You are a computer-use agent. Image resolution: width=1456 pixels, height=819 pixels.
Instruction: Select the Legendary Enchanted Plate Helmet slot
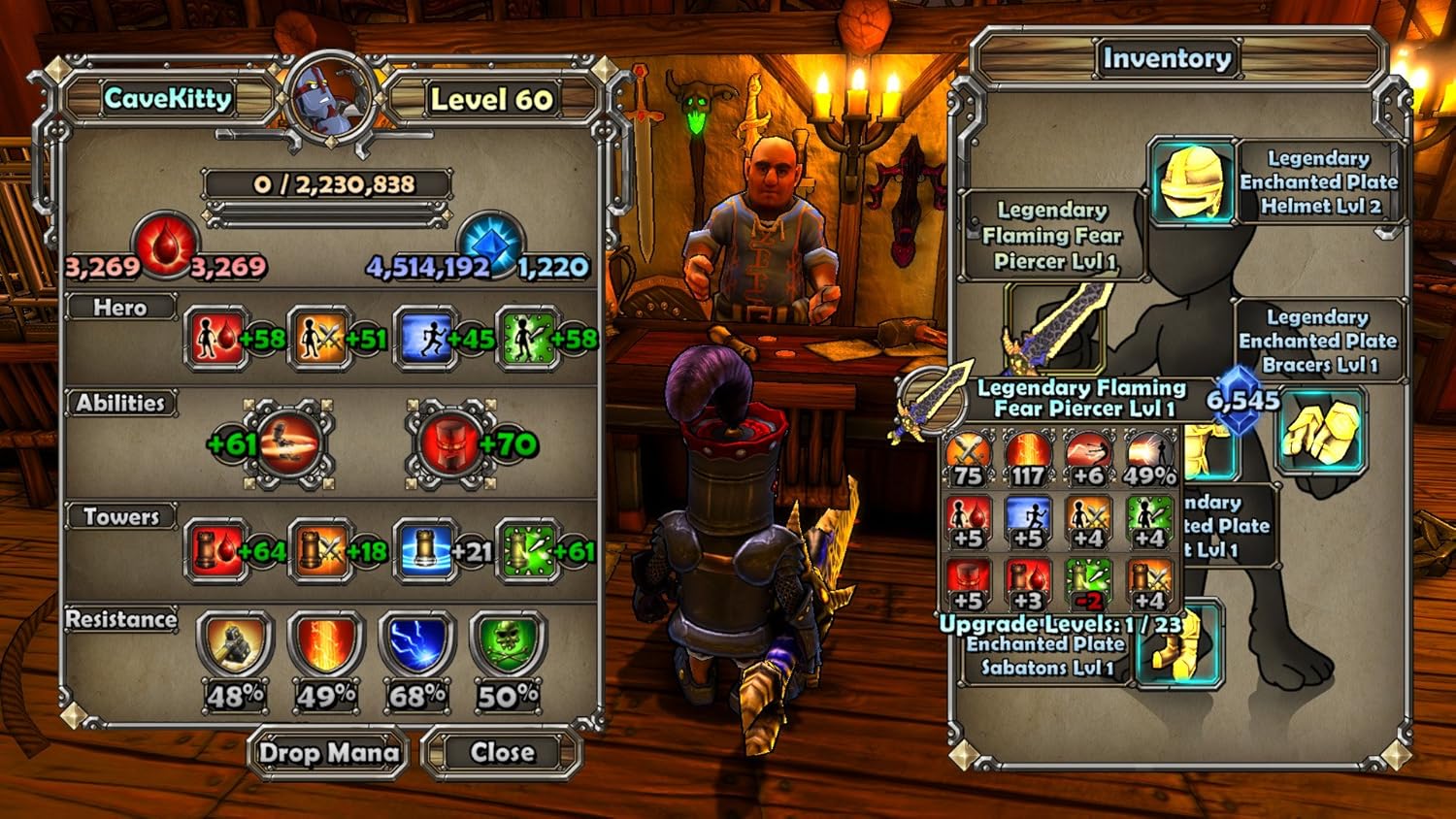click(x=1192, y=181)
